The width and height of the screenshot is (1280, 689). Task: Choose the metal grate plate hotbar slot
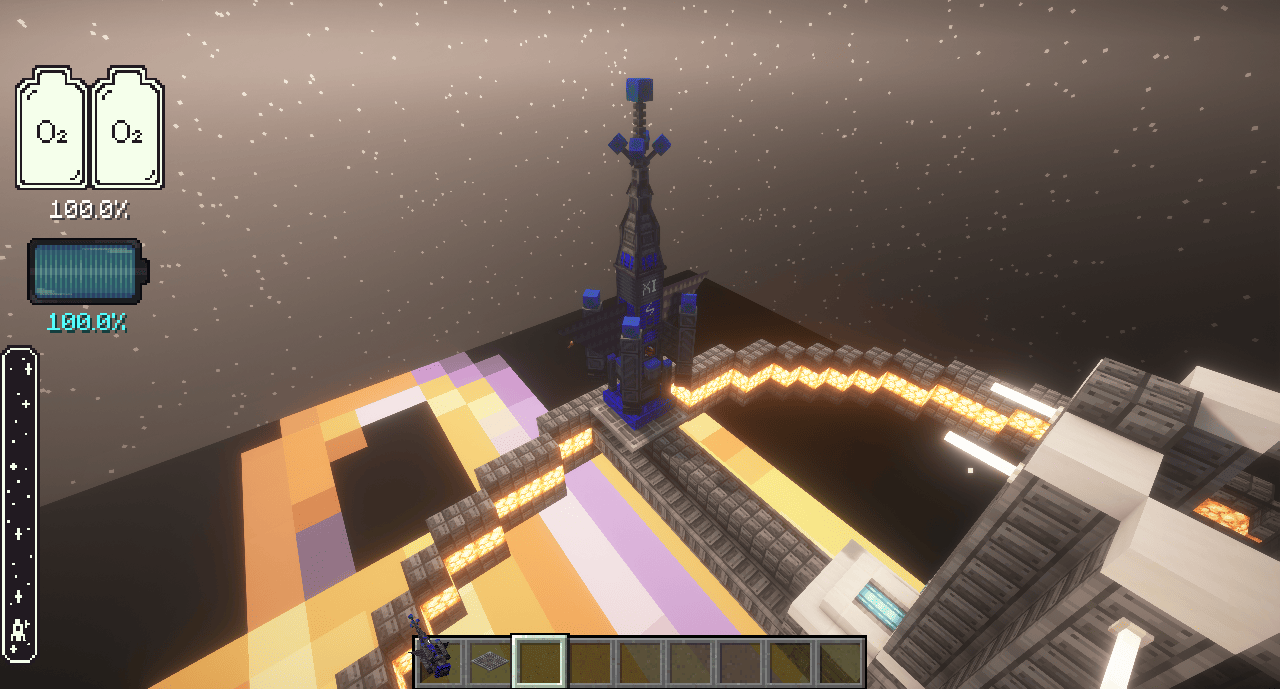click(489, 661)
